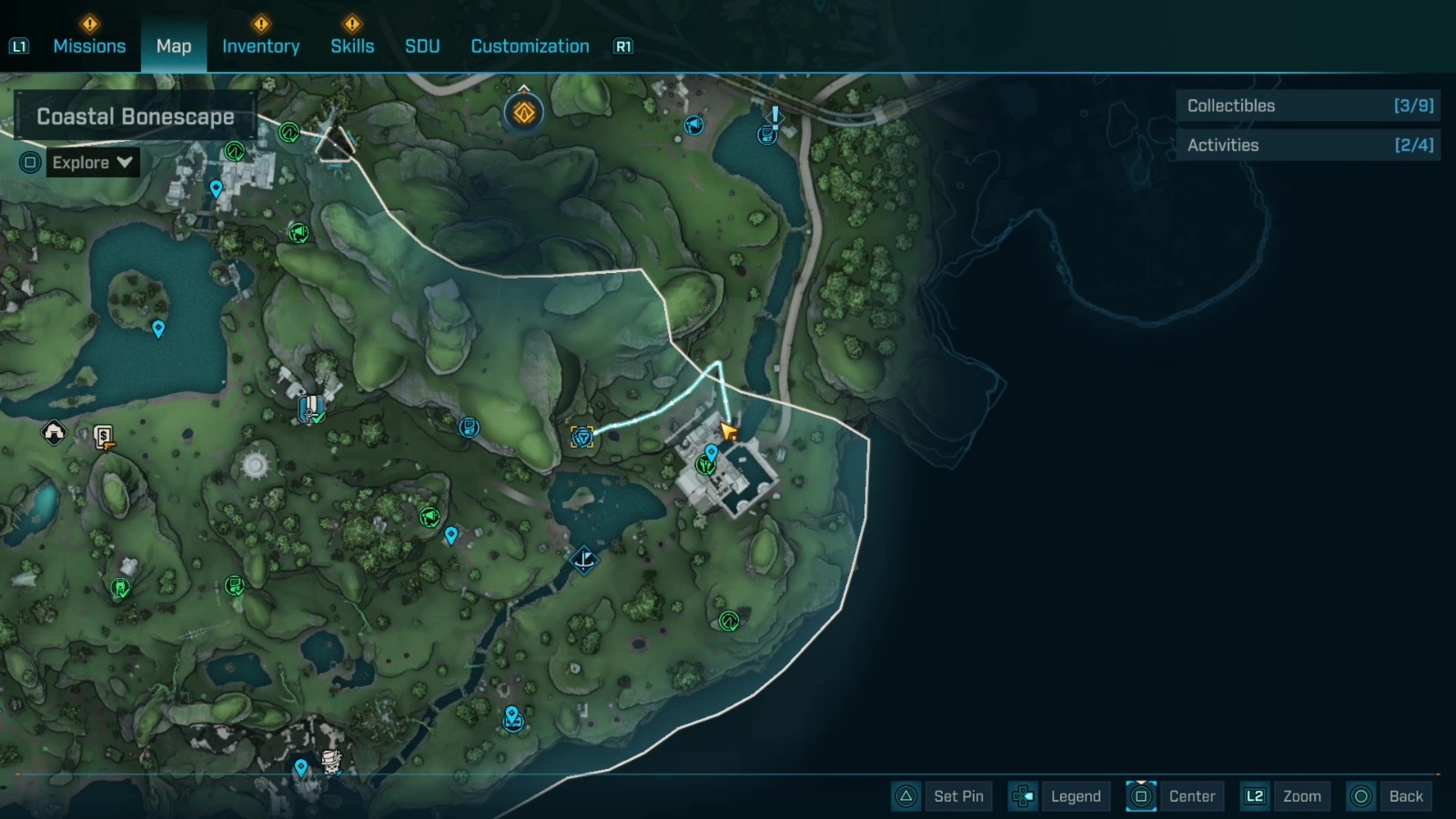This screenshot has width=1456, height=819.
Task: Click the Set Pin button
Action: [958, 796]
